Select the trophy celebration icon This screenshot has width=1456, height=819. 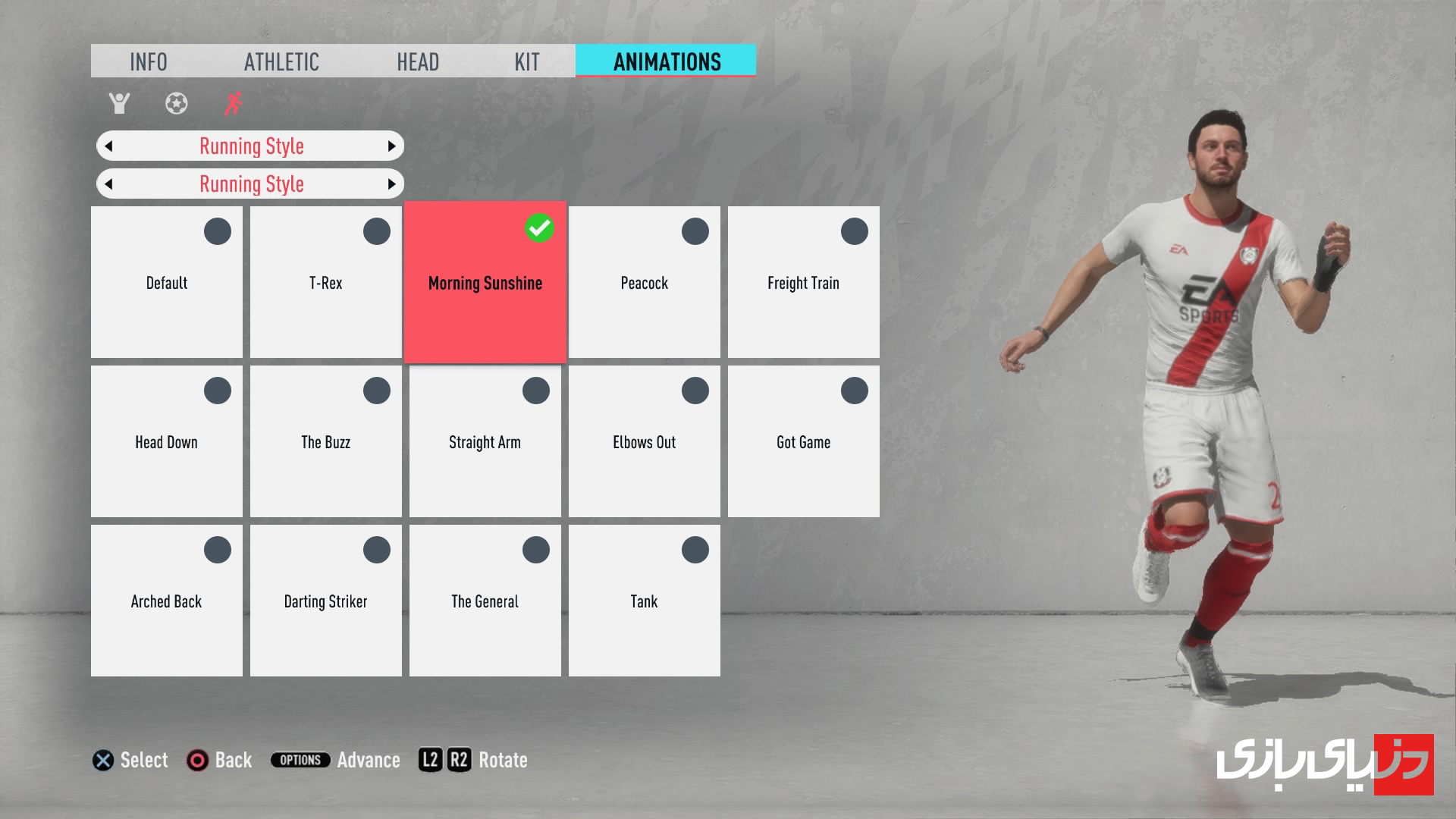coord(120,104)
